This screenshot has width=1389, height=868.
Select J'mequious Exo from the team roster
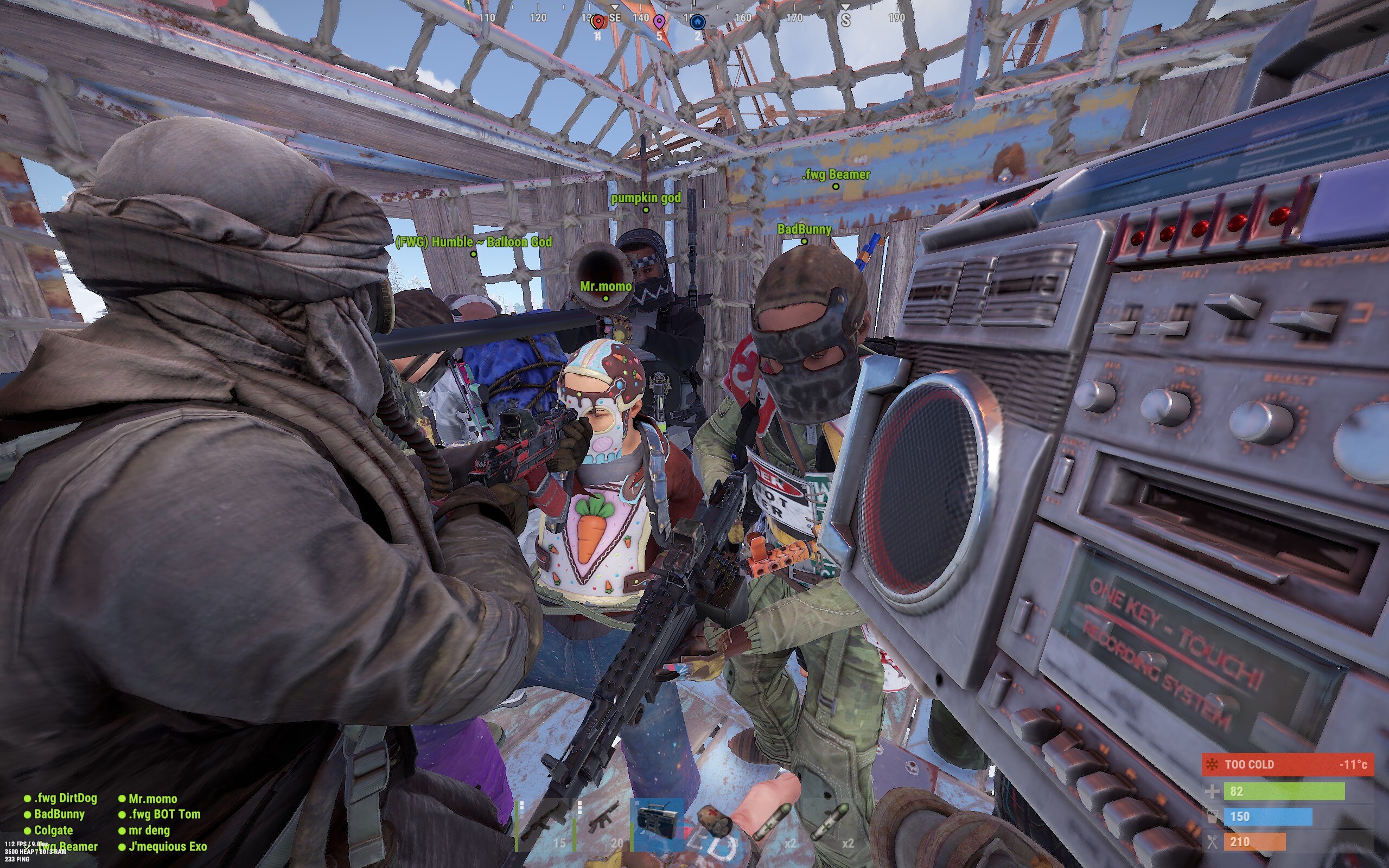click(168, 846)
